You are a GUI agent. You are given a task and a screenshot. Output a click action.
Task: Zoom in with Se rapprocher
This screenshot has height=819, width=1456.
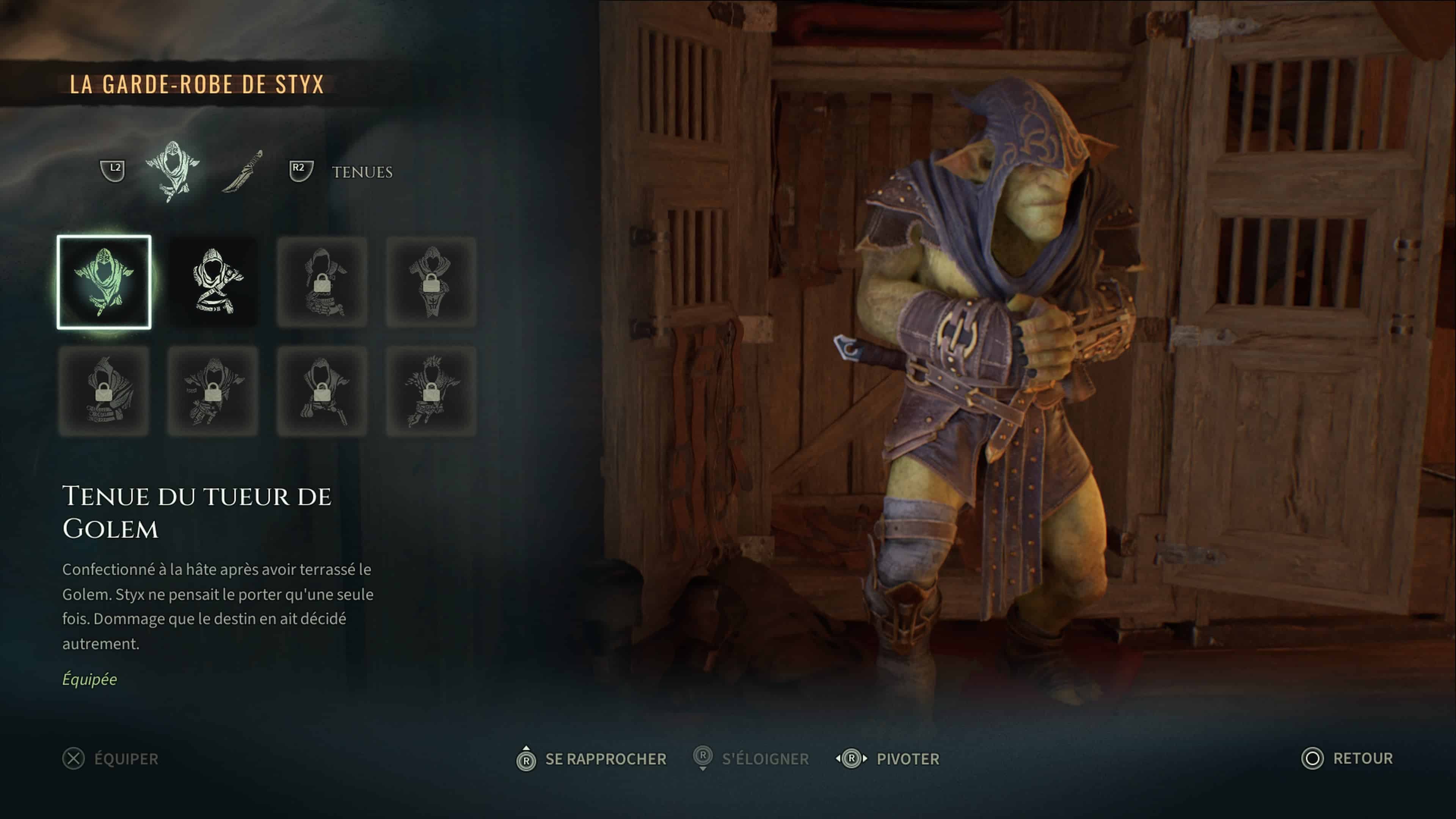tap(591, 758)
